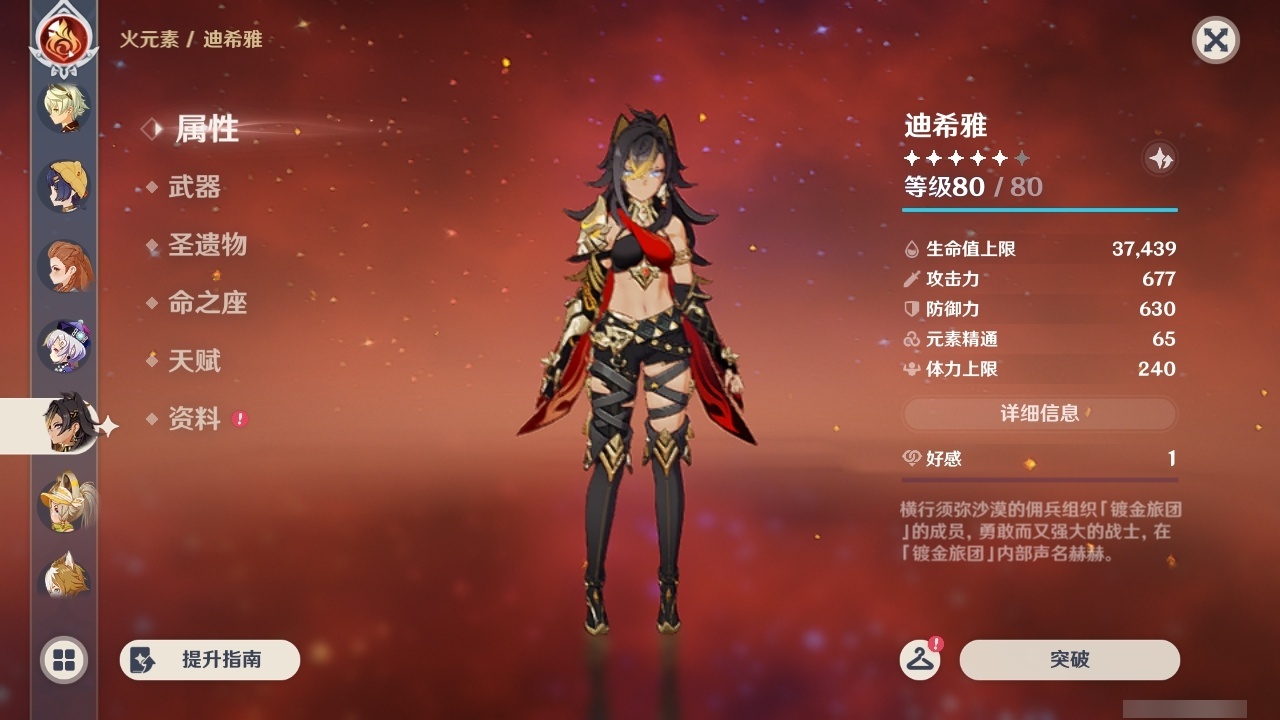The width and height of the screenshot is (1280, 720).
Task: Click the HP droplet icon beside 生命值上限
Action: (x=910, y=248)
